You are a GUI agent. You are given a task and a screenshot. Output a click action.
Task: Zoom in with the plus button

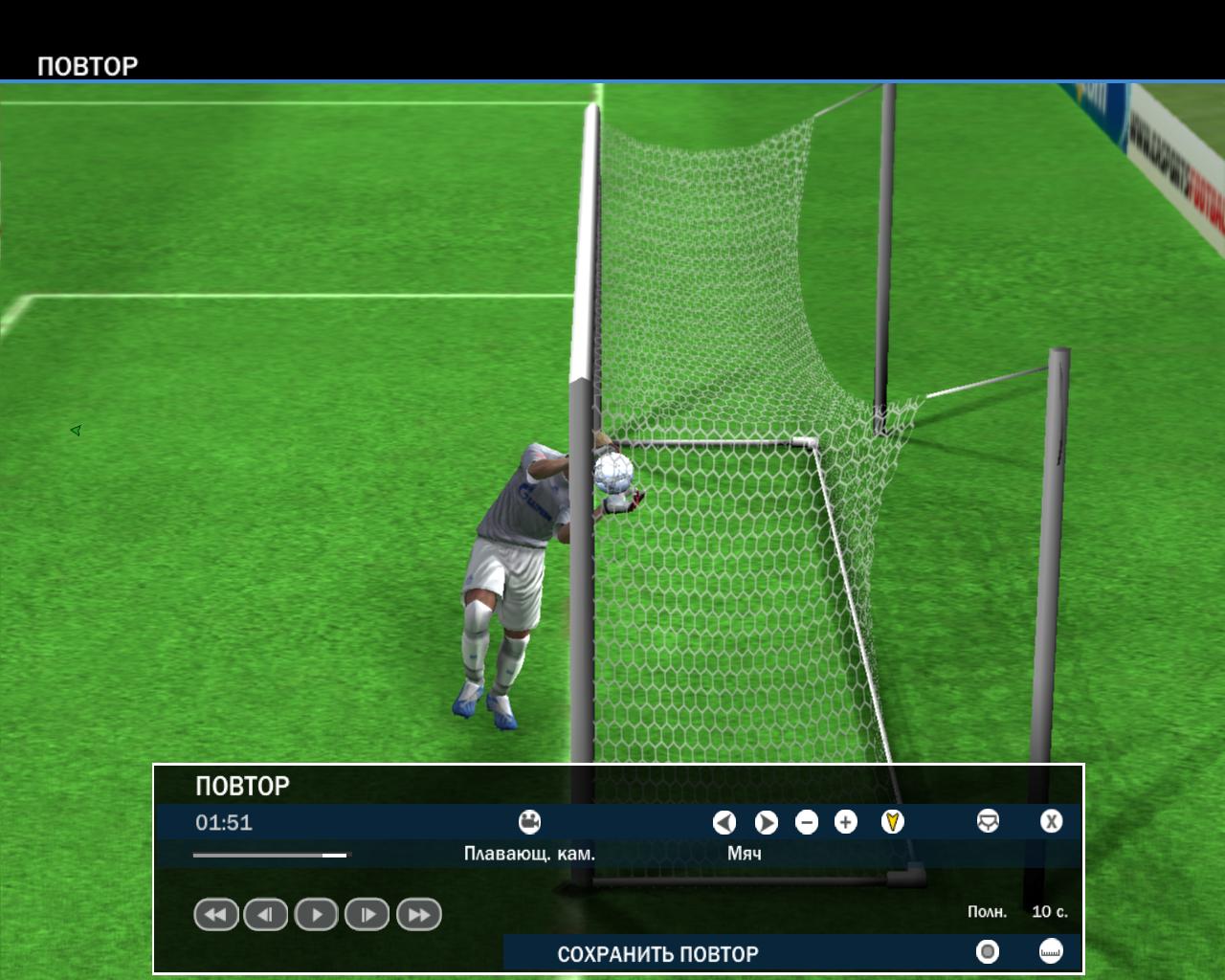click(846, 822)
